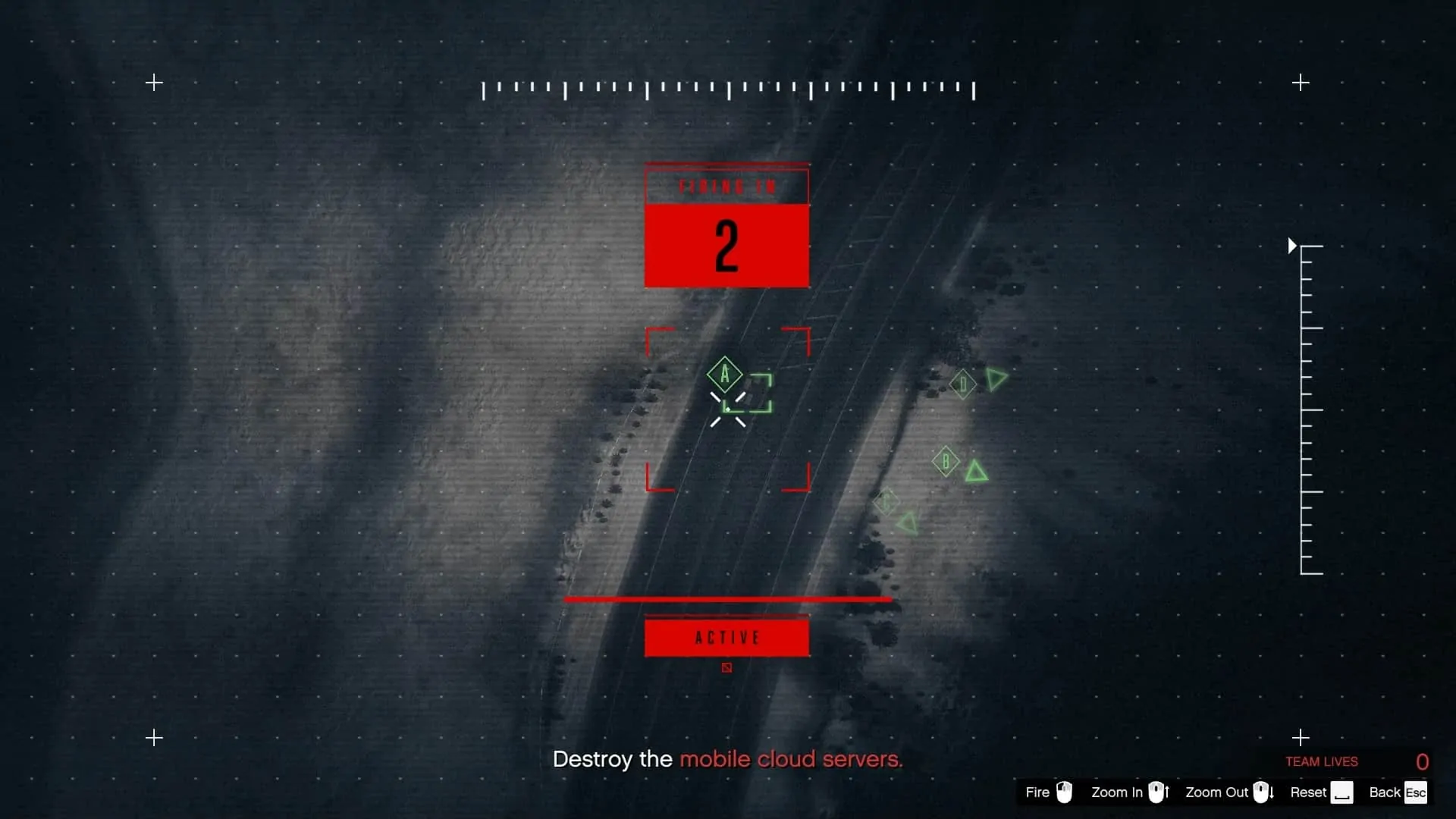Click the vertical zoom scale on the right
The image size is (1456, 819).
(1308, 409)
